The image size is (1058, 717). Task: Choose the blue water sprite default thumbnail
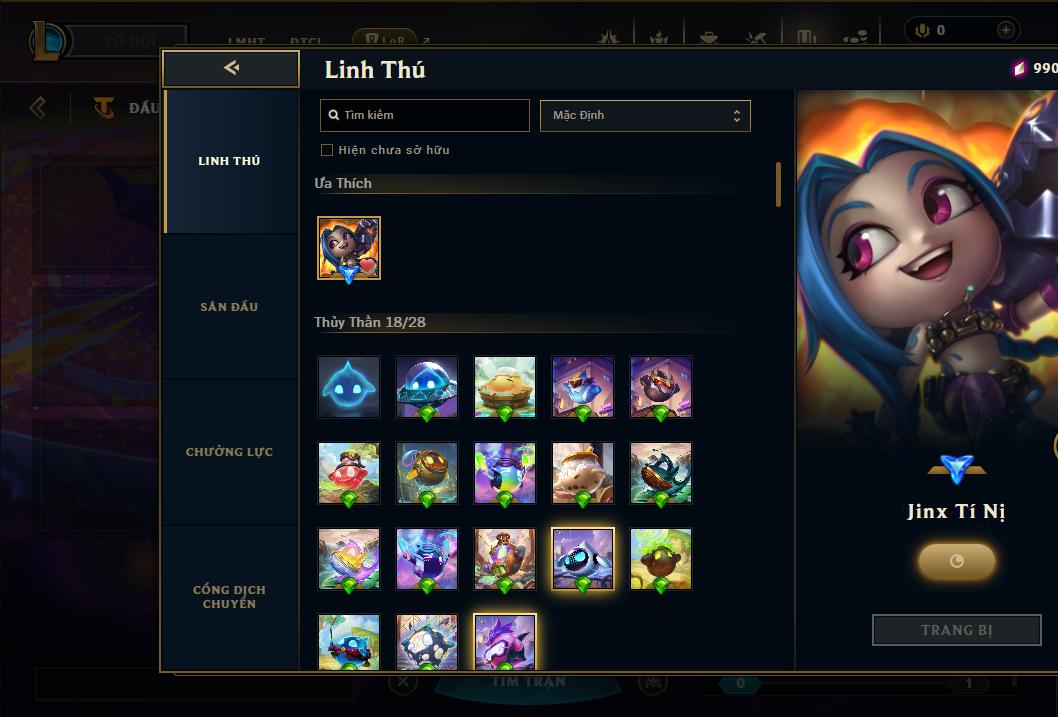click(349, 386)
